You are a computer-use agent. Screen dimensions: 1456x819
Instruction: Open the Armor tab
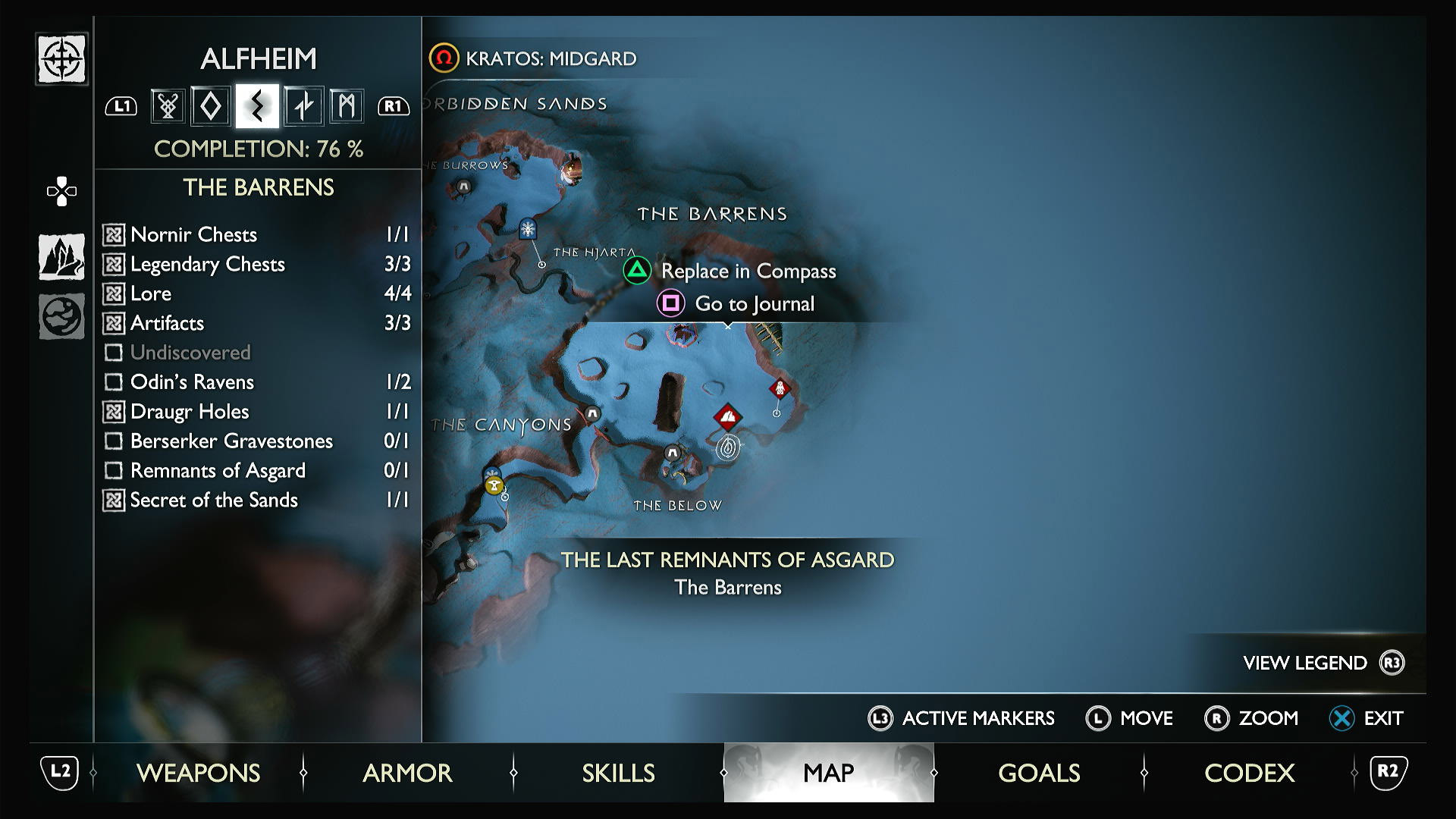tap(407, 773)
